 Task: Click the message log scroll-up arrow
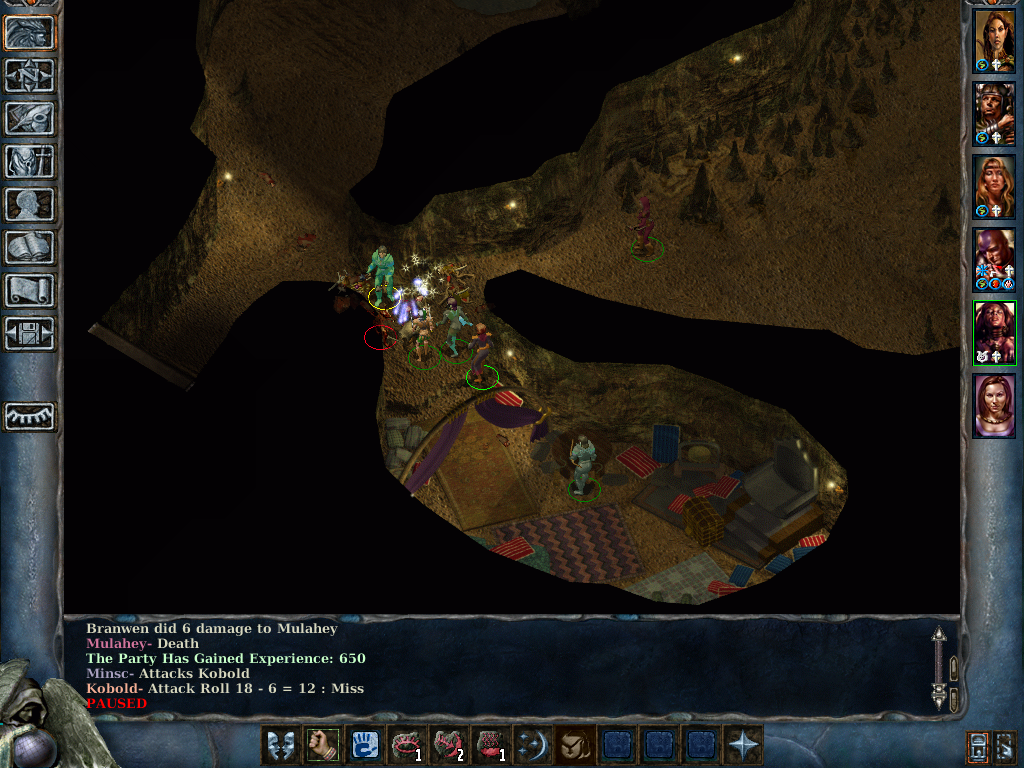[x=939, y=635]
